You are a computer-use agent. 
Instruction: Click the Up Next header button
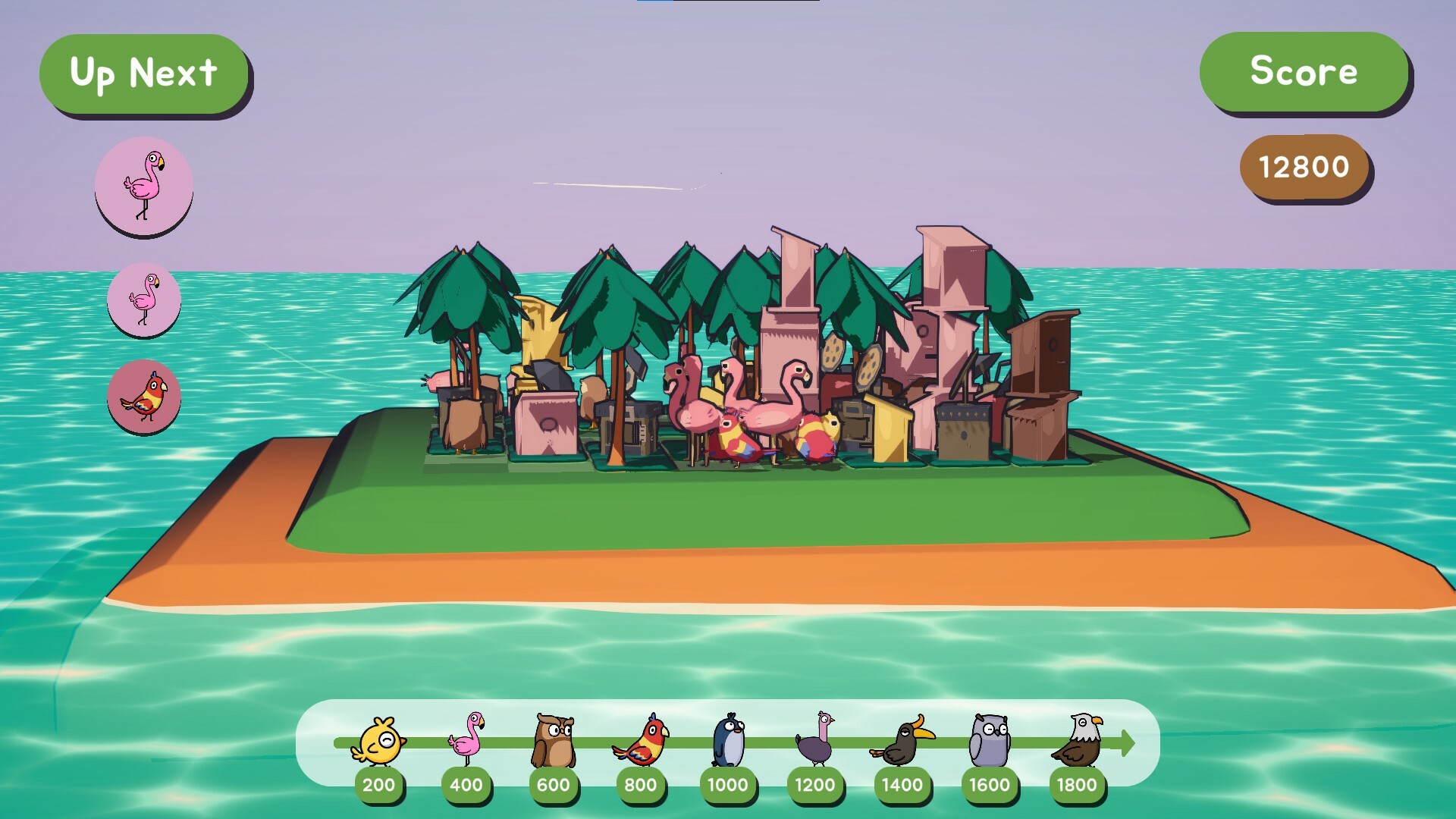(x=145, y=73)
